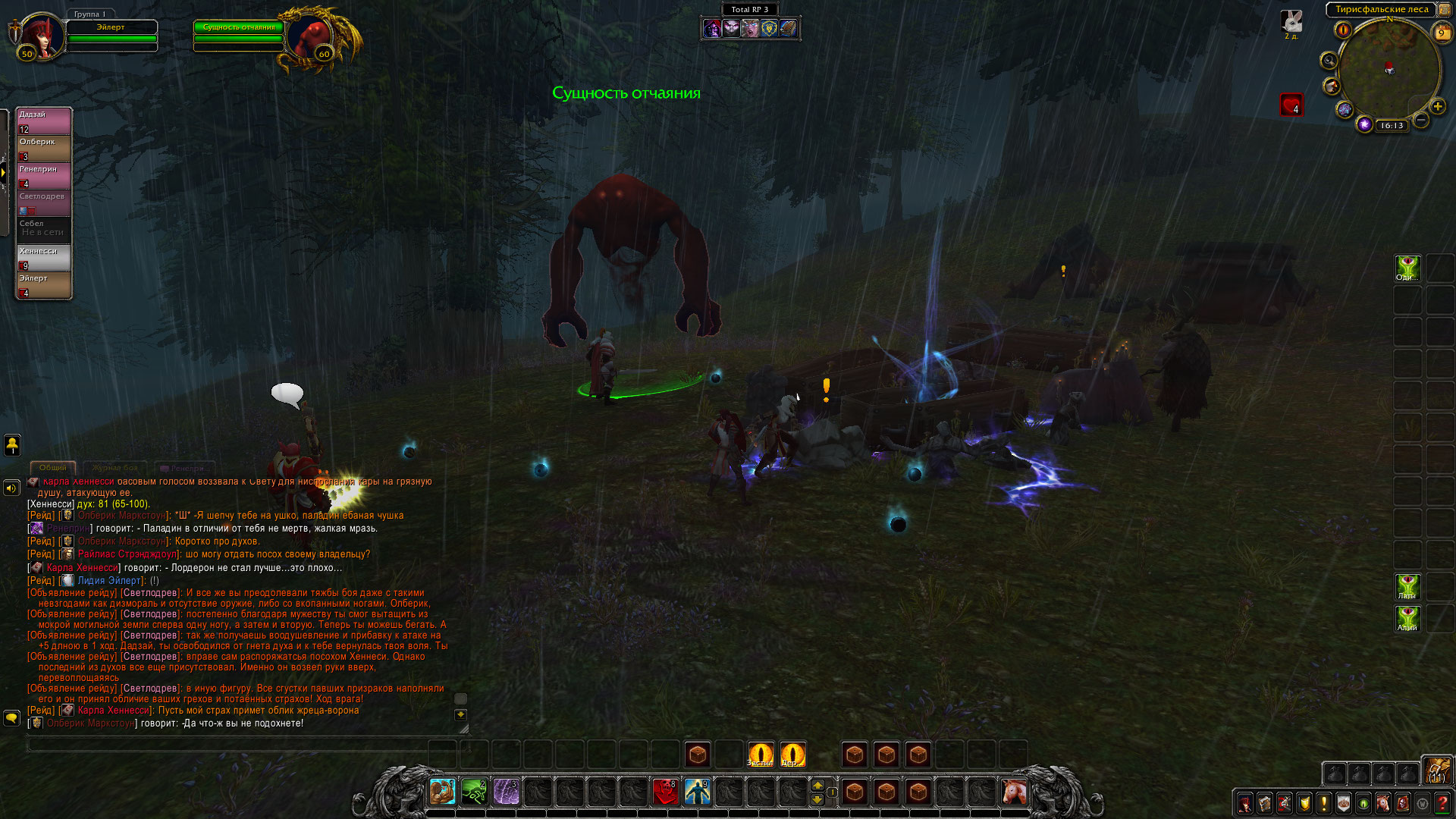The image size is (1456, 819).
Task: Click the red heart debuff icon with 4
Action: 1291,105
